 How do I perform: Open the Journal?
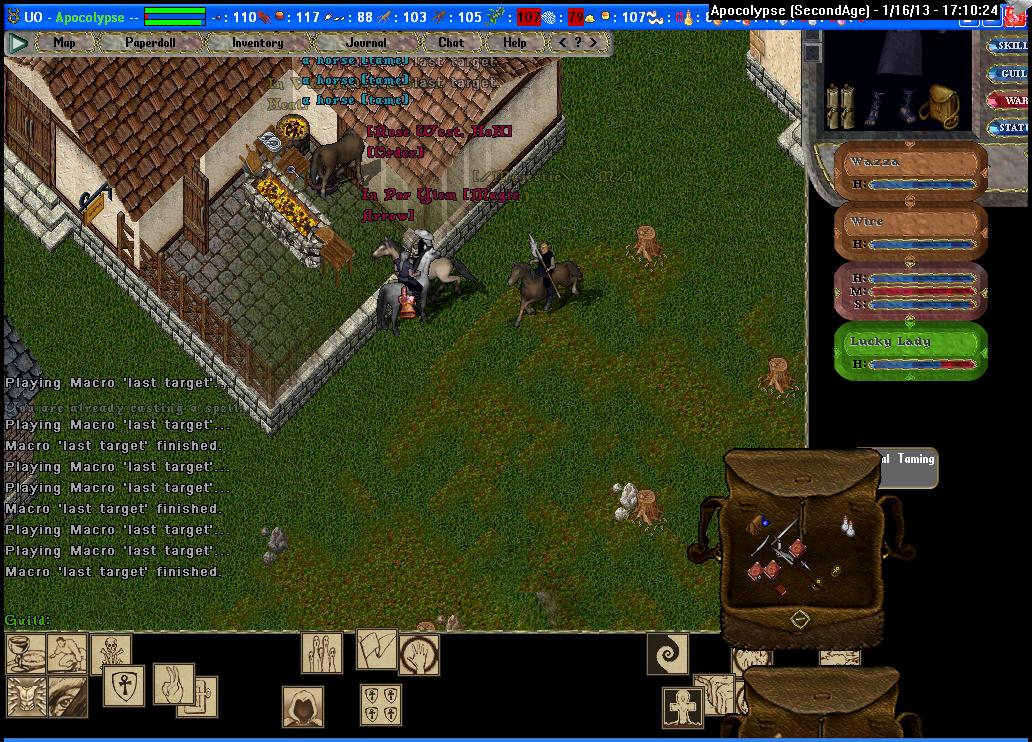point(366,43)
